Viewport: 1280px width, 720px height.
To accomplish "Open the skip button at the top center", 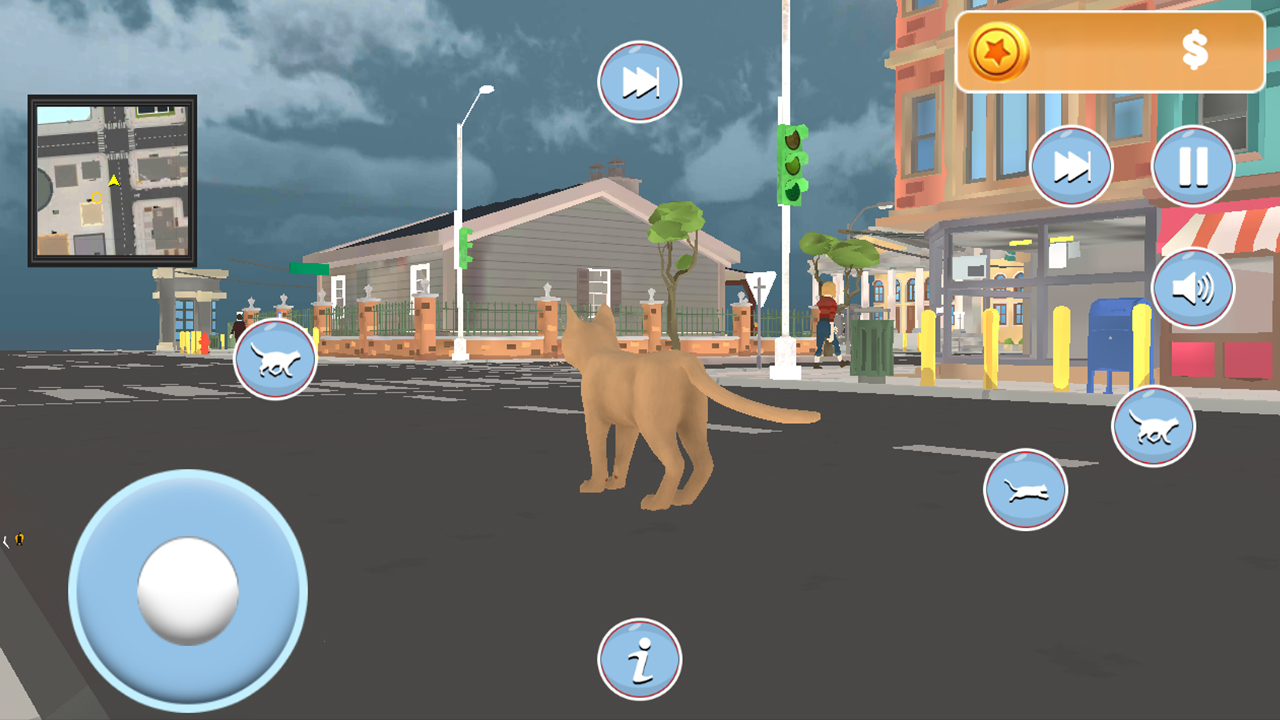I will tap(638, 82).
